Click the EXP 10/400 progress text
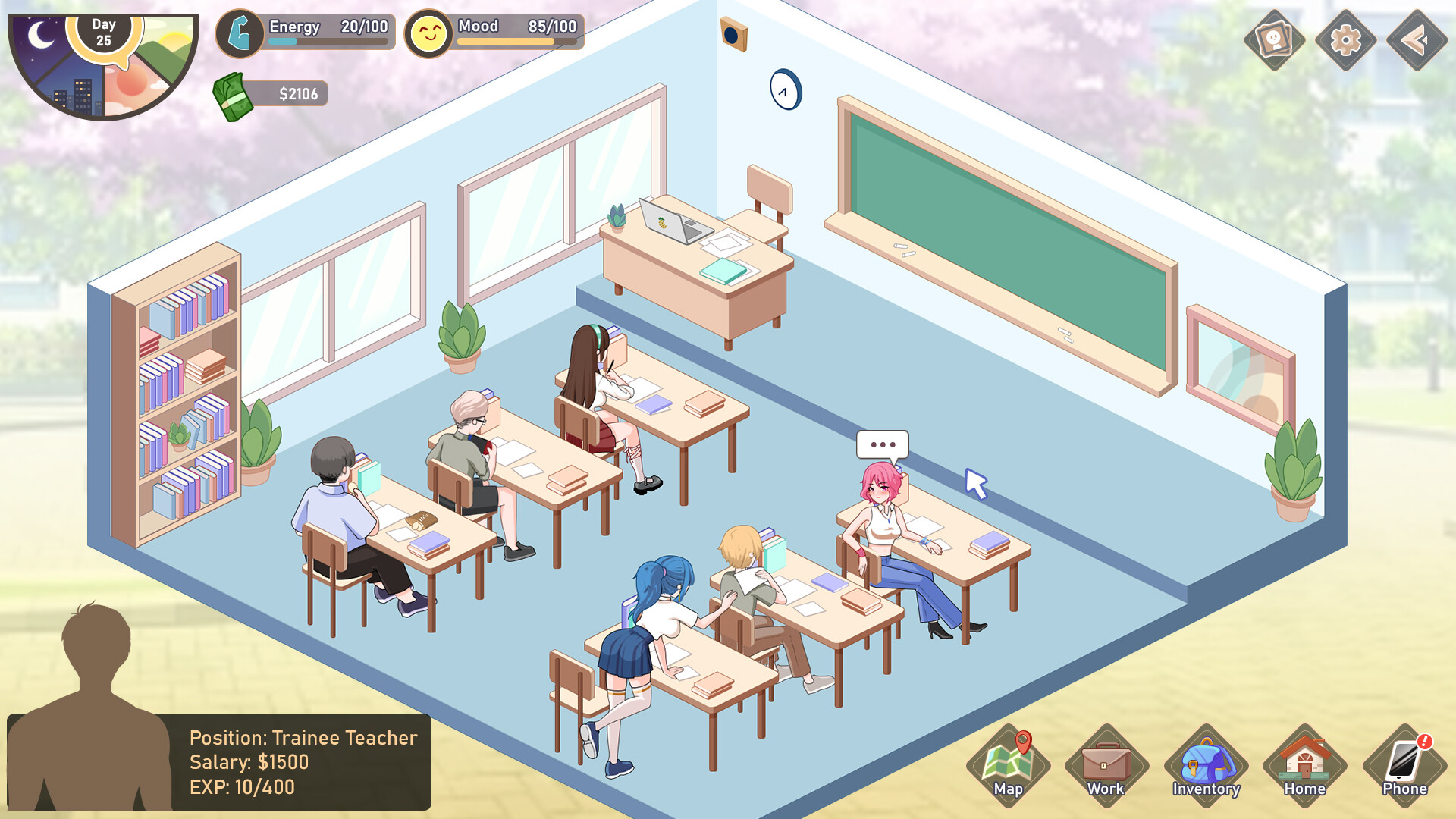The width and height of the screenshot is (1456, 819). coord(241,788)
